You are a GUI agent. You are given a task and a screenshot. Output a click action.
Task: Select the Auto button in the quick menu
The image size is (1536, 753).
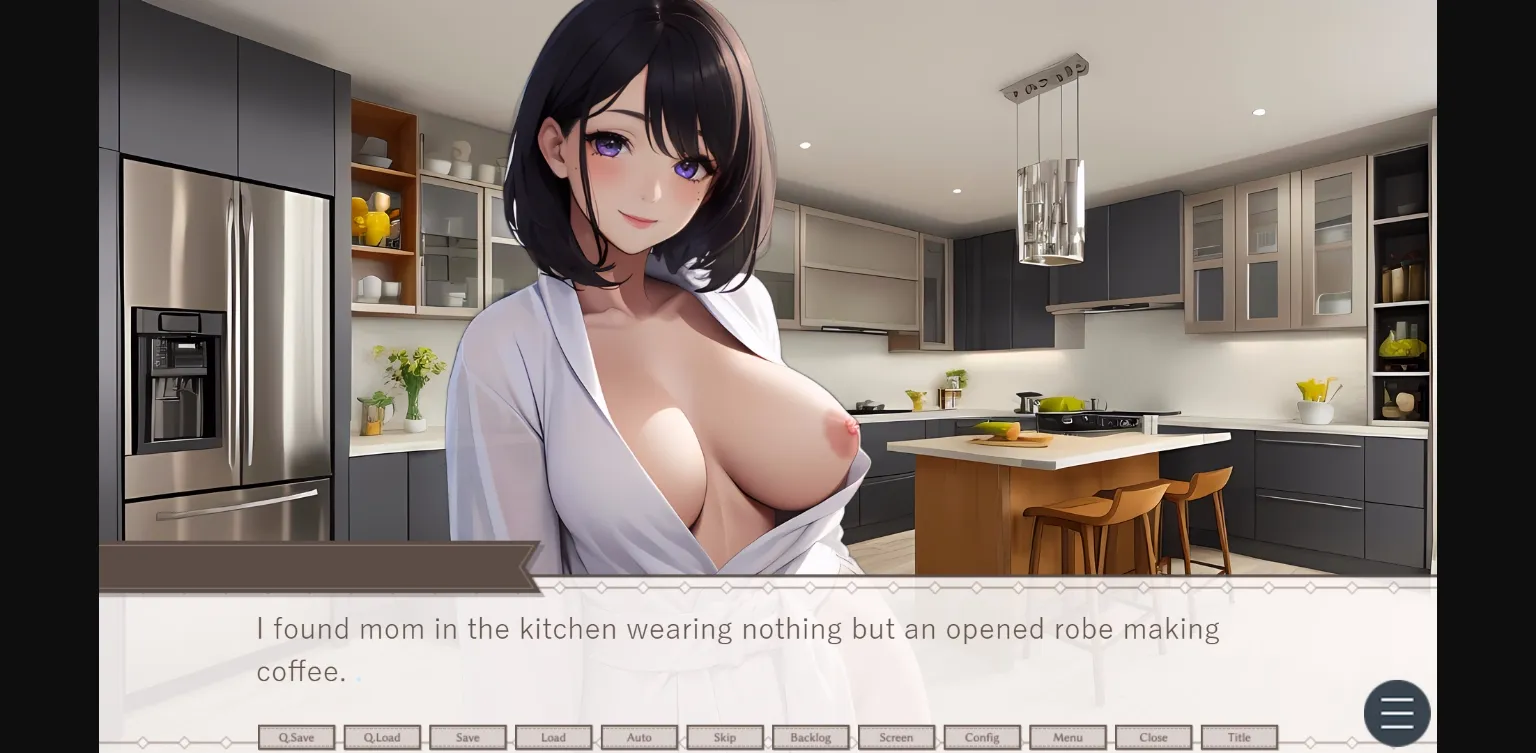click(639, 737)
